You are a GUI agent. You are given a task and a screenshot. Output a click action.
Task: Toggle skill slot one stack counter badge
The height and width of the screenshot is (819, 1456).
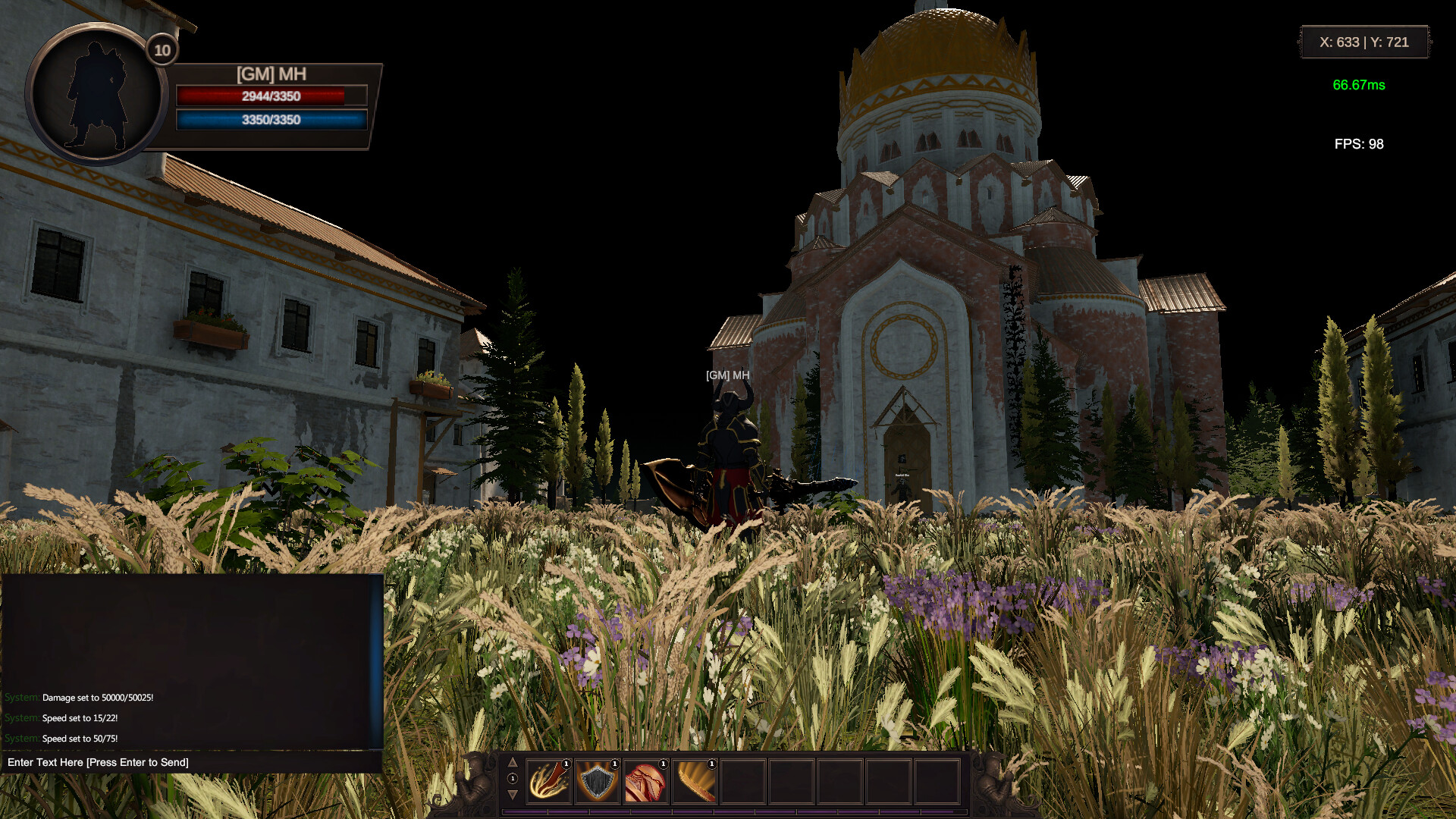point(565,764)
